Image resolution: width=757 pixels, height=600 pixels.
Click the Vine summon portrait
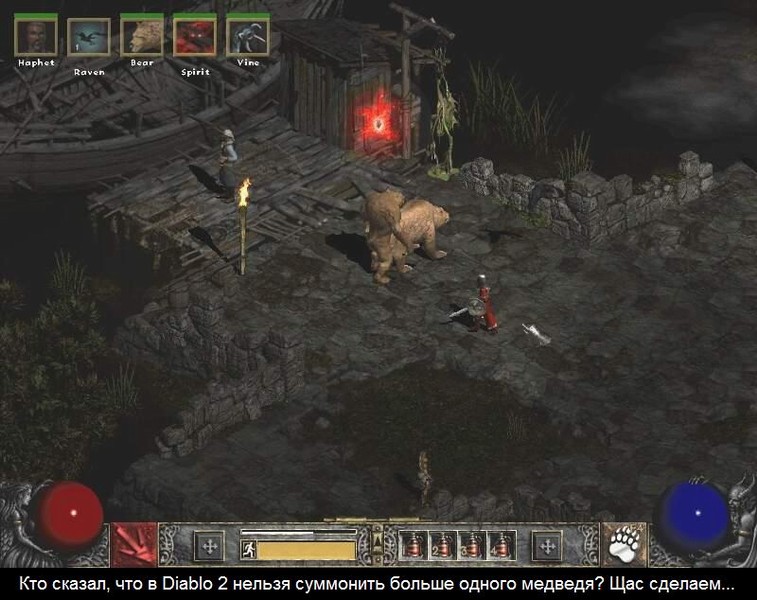click(247, 37)
